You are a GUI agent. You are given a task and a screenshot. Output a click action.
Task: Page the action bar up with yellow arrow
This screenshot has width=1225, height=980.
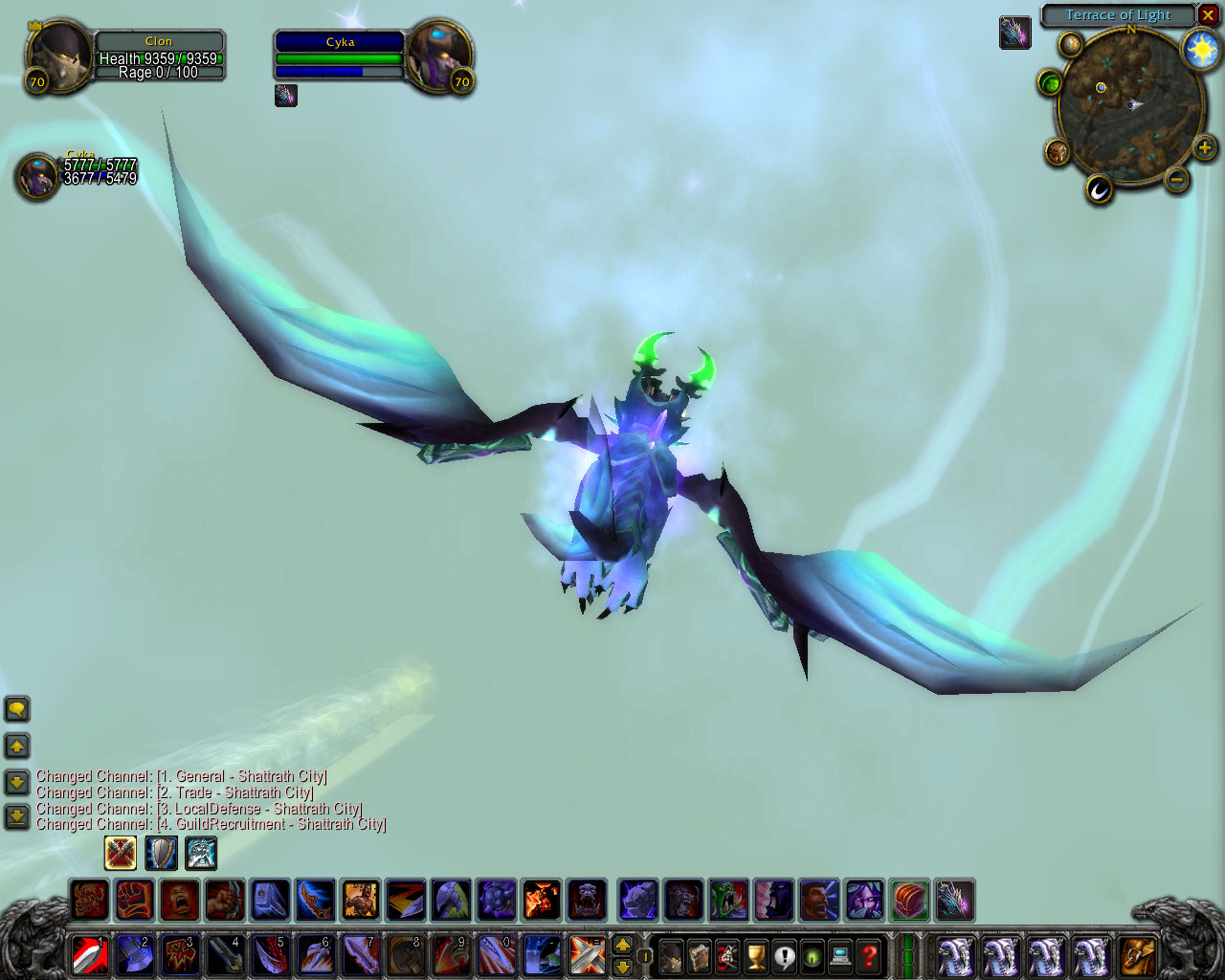622,945
